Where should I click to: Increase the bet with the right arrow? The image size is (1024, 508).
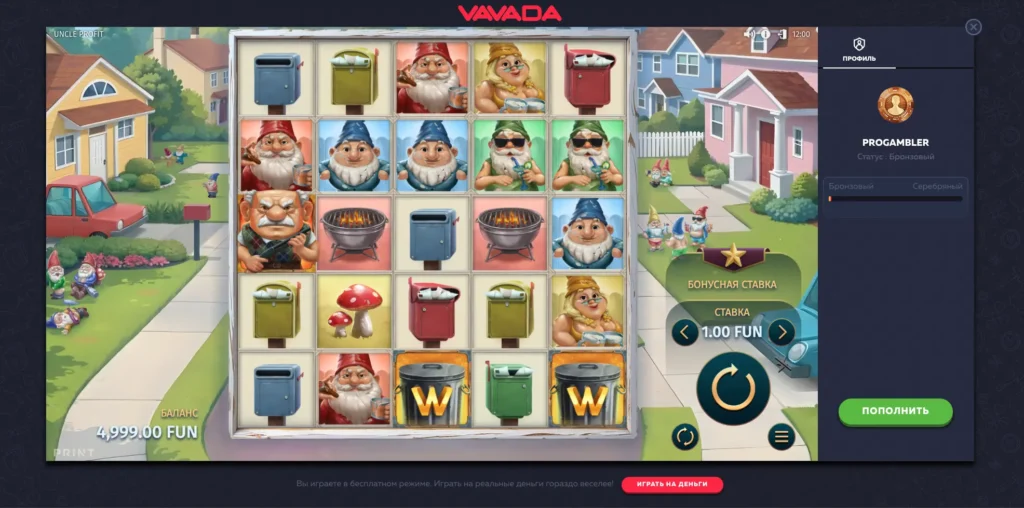point(781,332)
